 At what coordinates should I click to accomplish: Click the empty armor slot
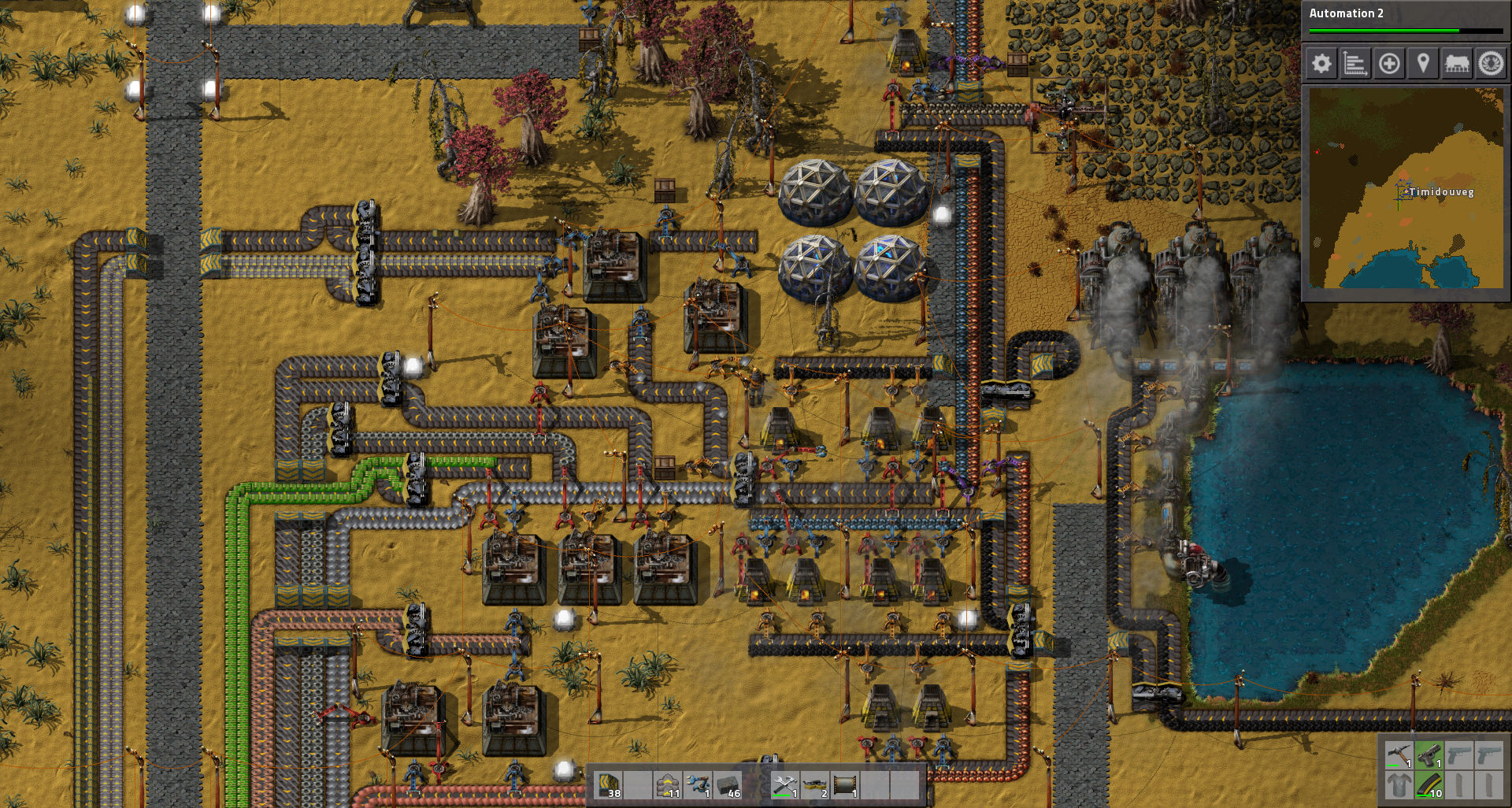click(1399, 785)
